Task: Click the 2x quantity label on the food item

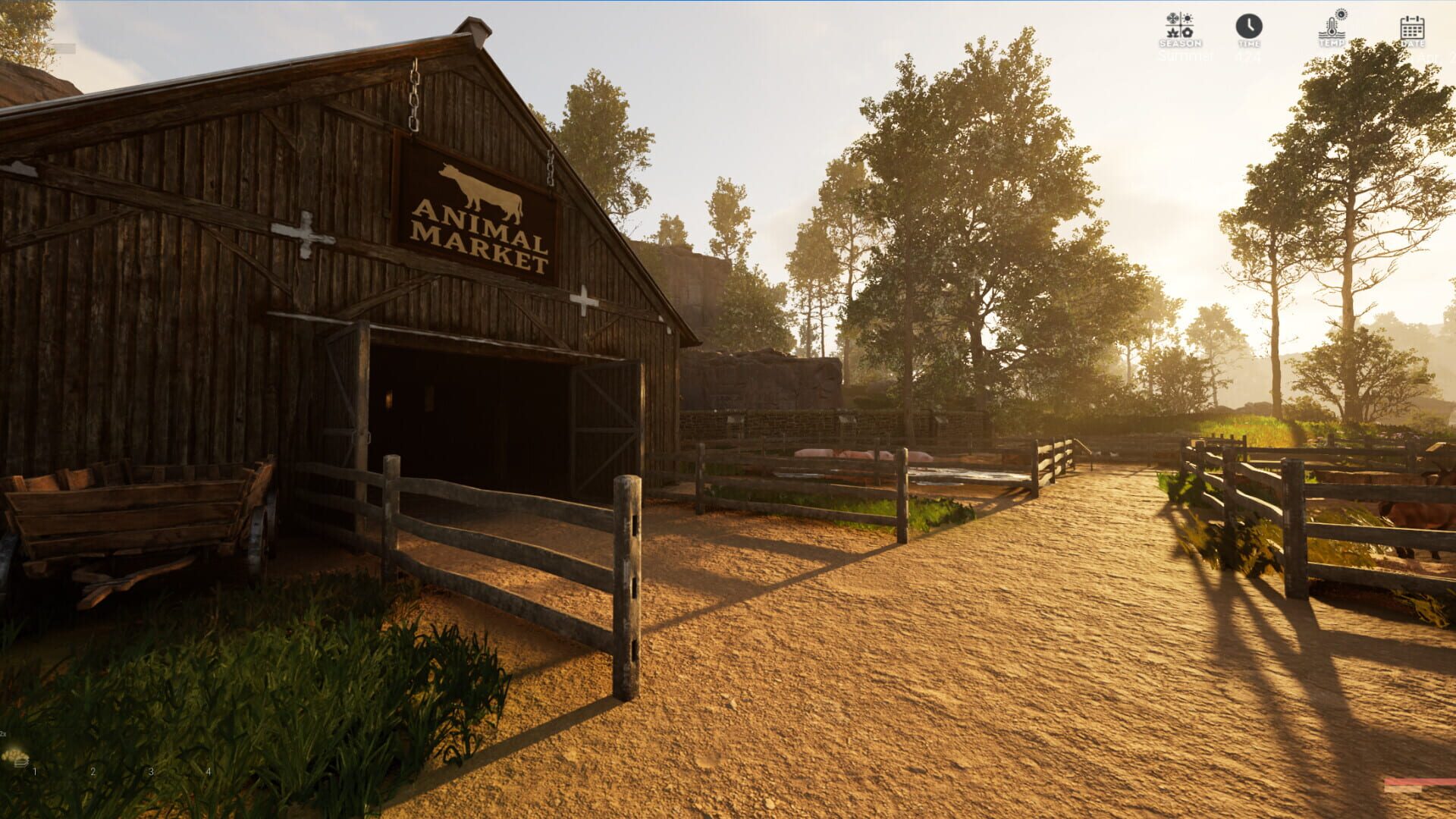Action: click(3, 736)
